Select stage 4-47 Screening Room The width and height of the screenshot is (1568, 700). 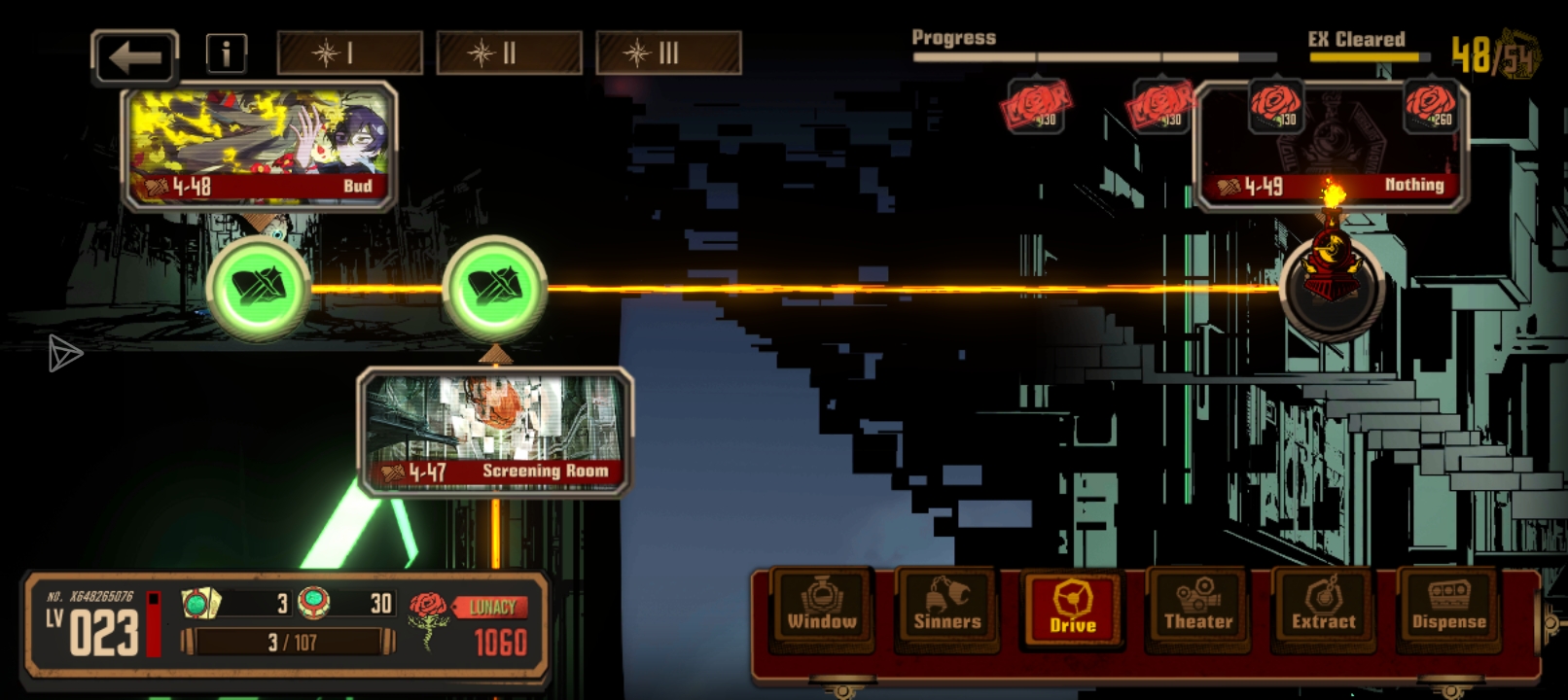495,431
